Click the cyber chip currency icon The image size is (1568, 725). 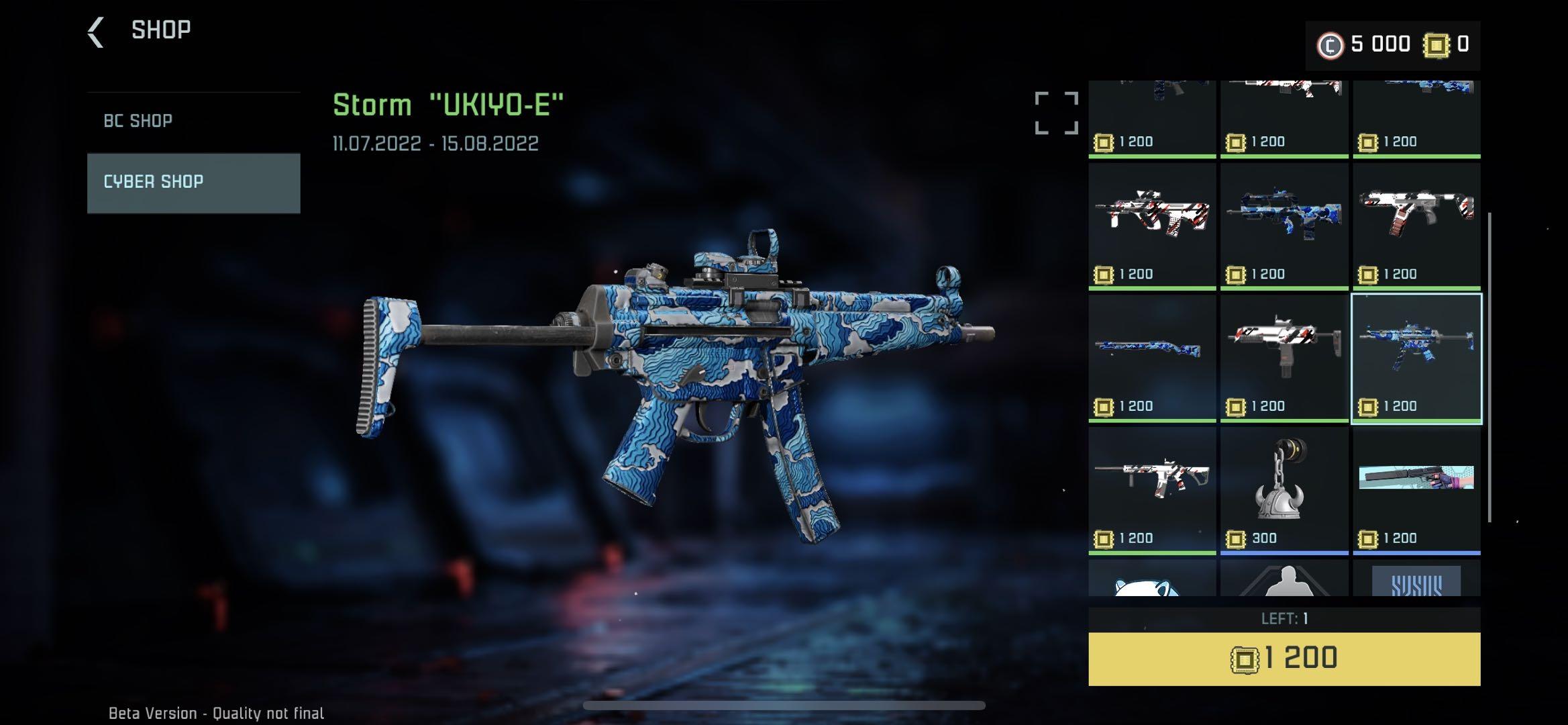pos(1436,45)
